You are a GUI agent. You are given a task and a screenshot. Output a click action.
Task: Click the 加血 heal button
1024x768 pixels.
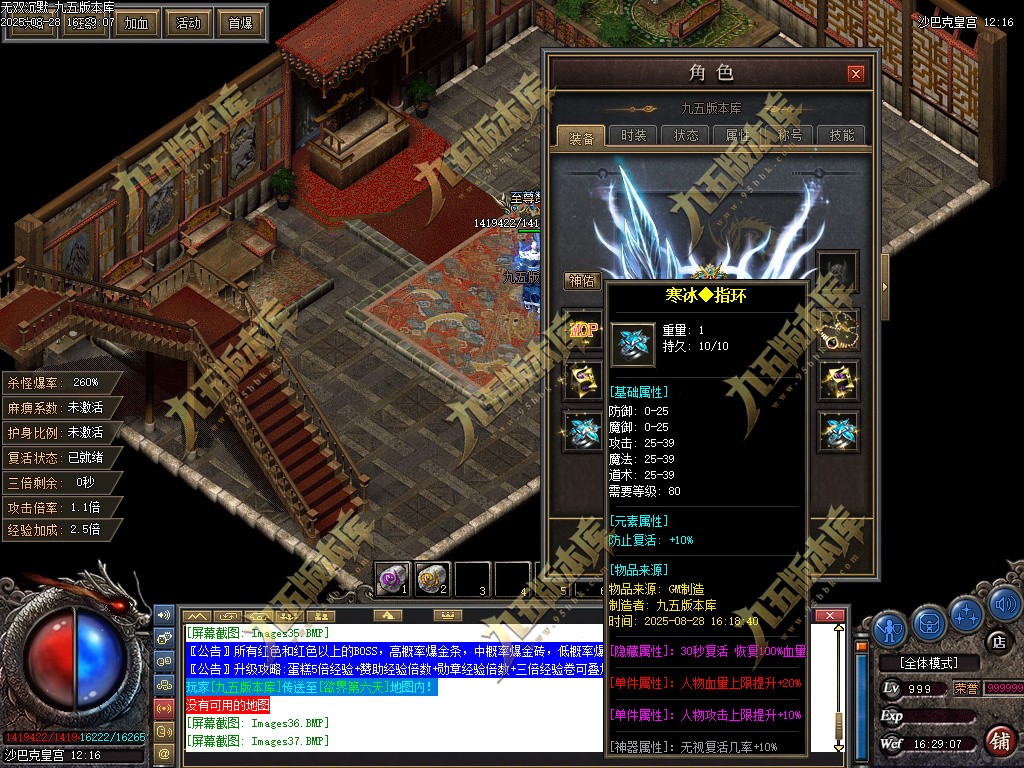coord(136,23)
